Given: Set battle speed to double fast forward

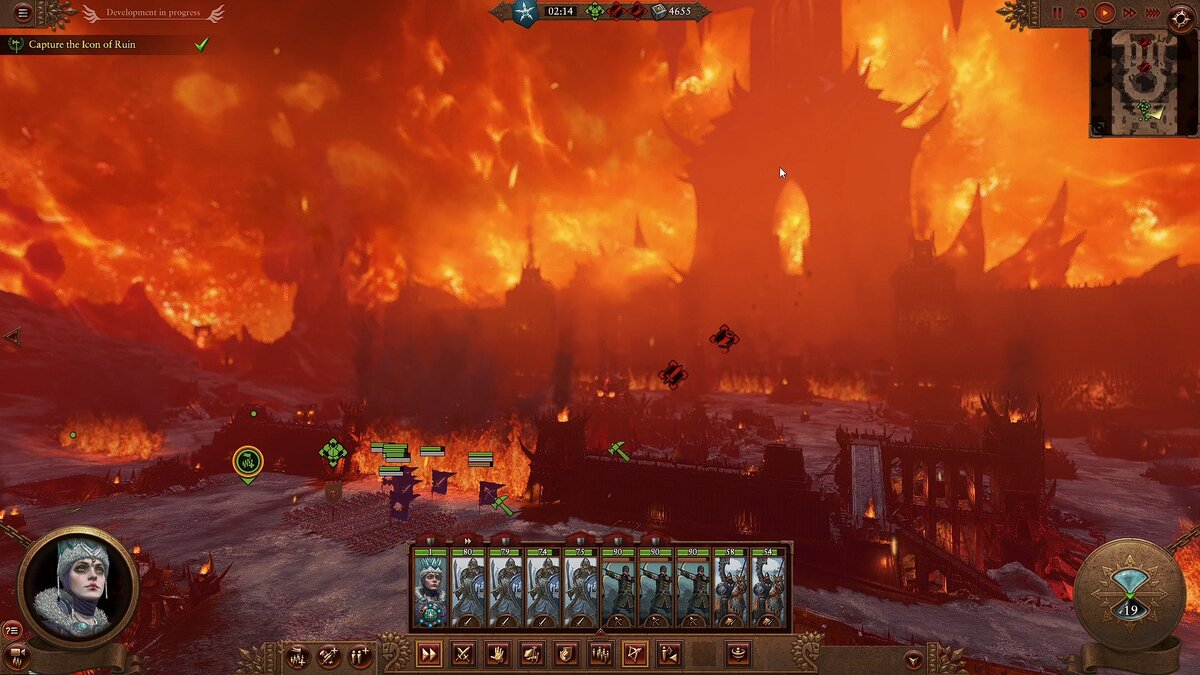Looking at the screenshot, I should (x=1129, y=13).
